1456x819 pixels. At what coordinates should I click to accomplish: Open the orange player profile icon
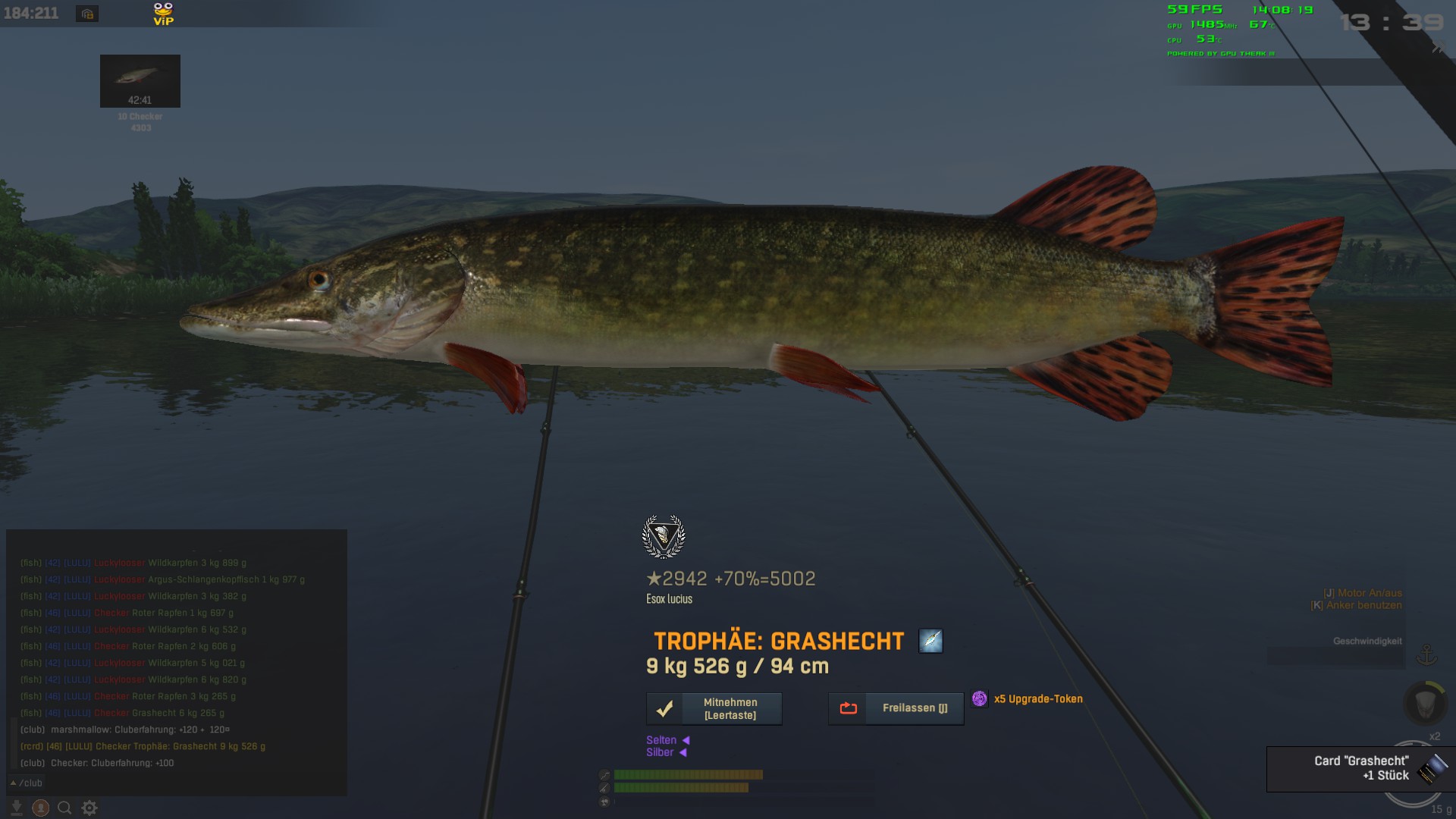coord(41,808)
